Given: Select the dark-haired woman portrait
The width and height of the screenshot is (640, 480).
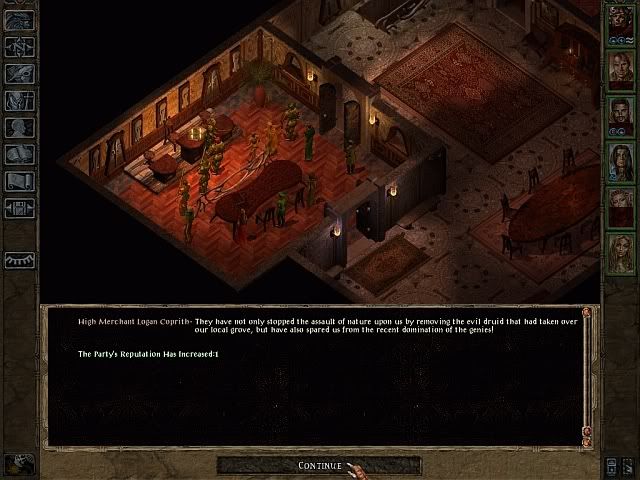Looking at the screenshot, I should coord(620,160).
